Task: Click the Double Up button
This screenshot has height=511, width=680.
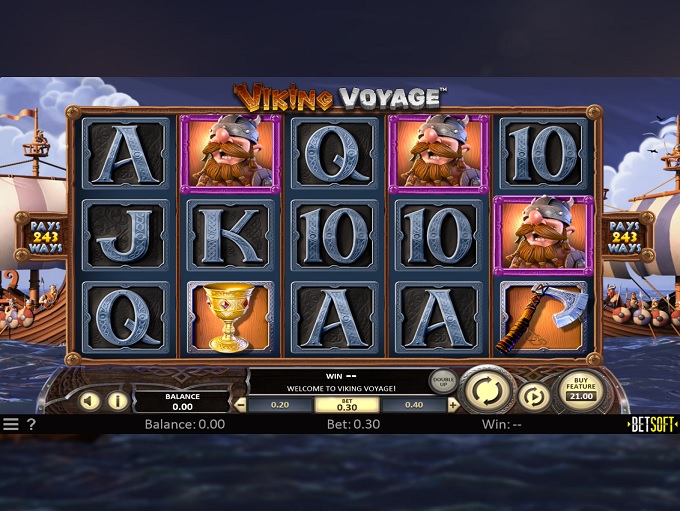Action: [x=442, y=381]
